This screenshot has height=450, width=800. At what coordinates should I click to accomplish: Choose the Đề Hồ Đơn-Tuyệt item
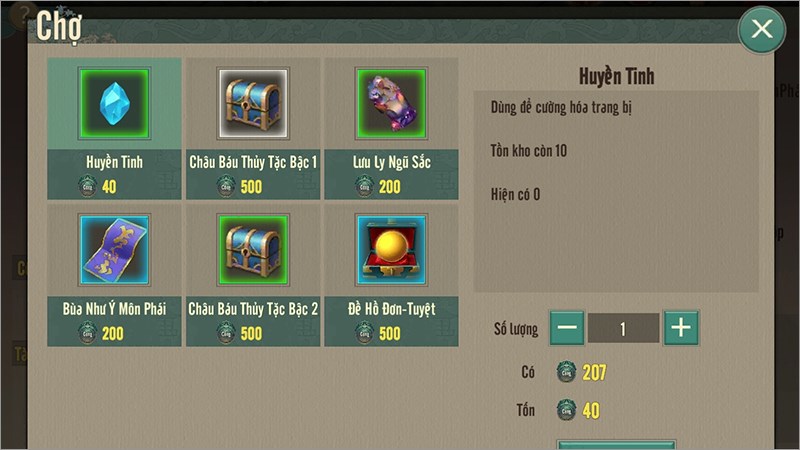click(x=391, y=250)
